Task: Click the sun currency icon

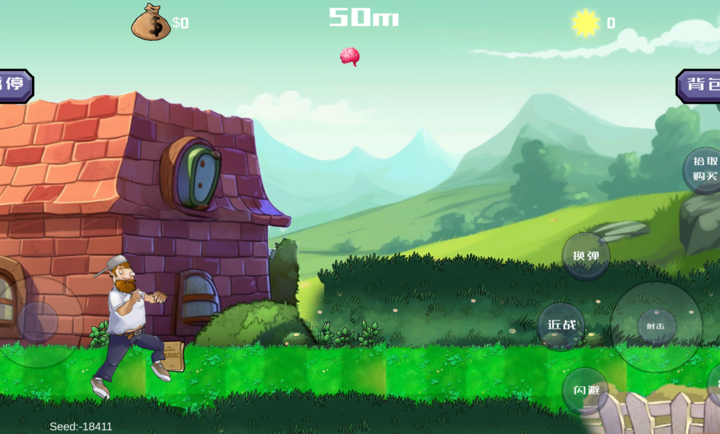Action: 585,23
